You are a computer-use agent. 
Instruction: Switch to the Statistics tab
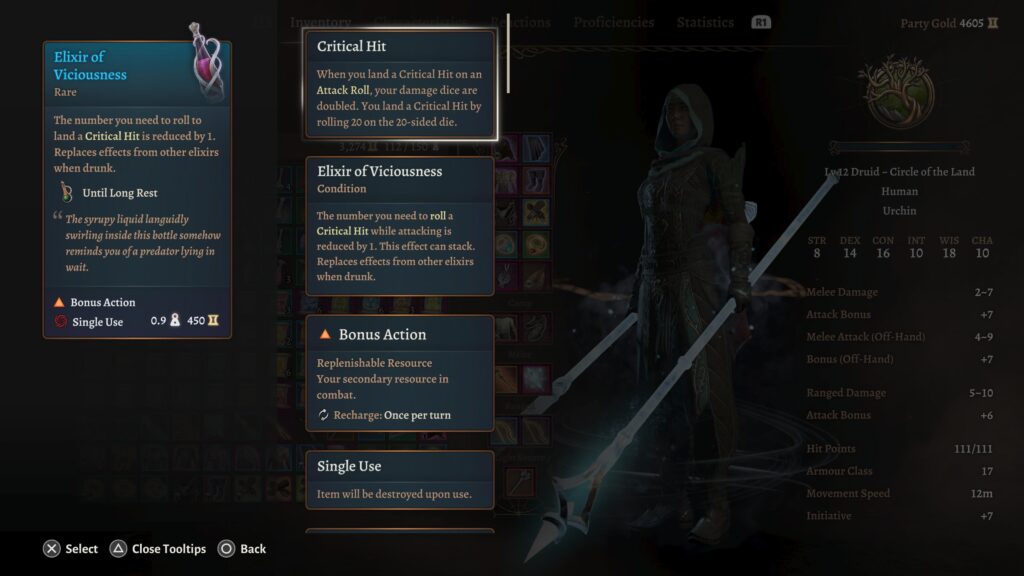[x=705, y=22]
